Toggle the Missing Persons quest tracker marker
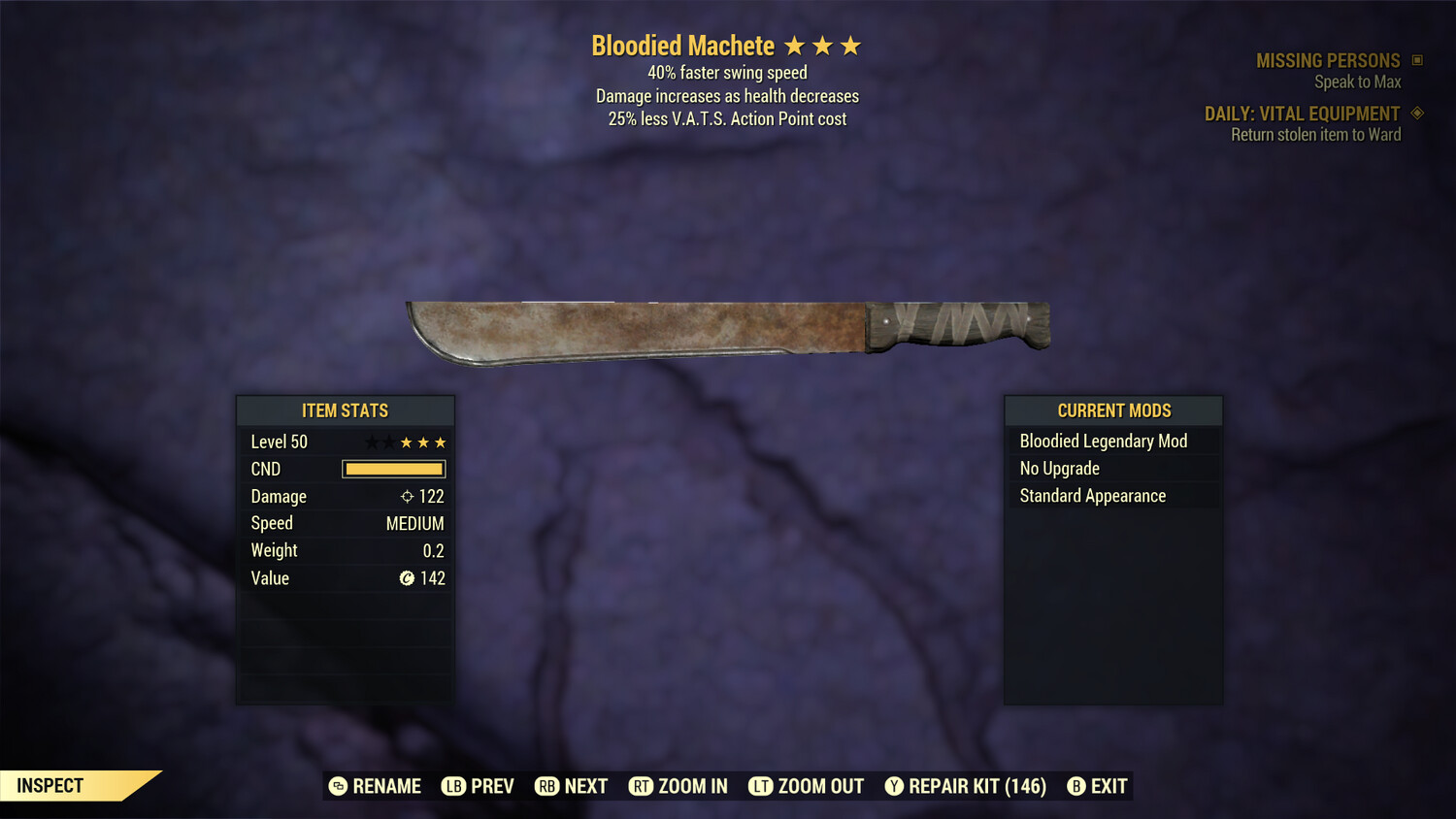 [x=1416, y=59]
